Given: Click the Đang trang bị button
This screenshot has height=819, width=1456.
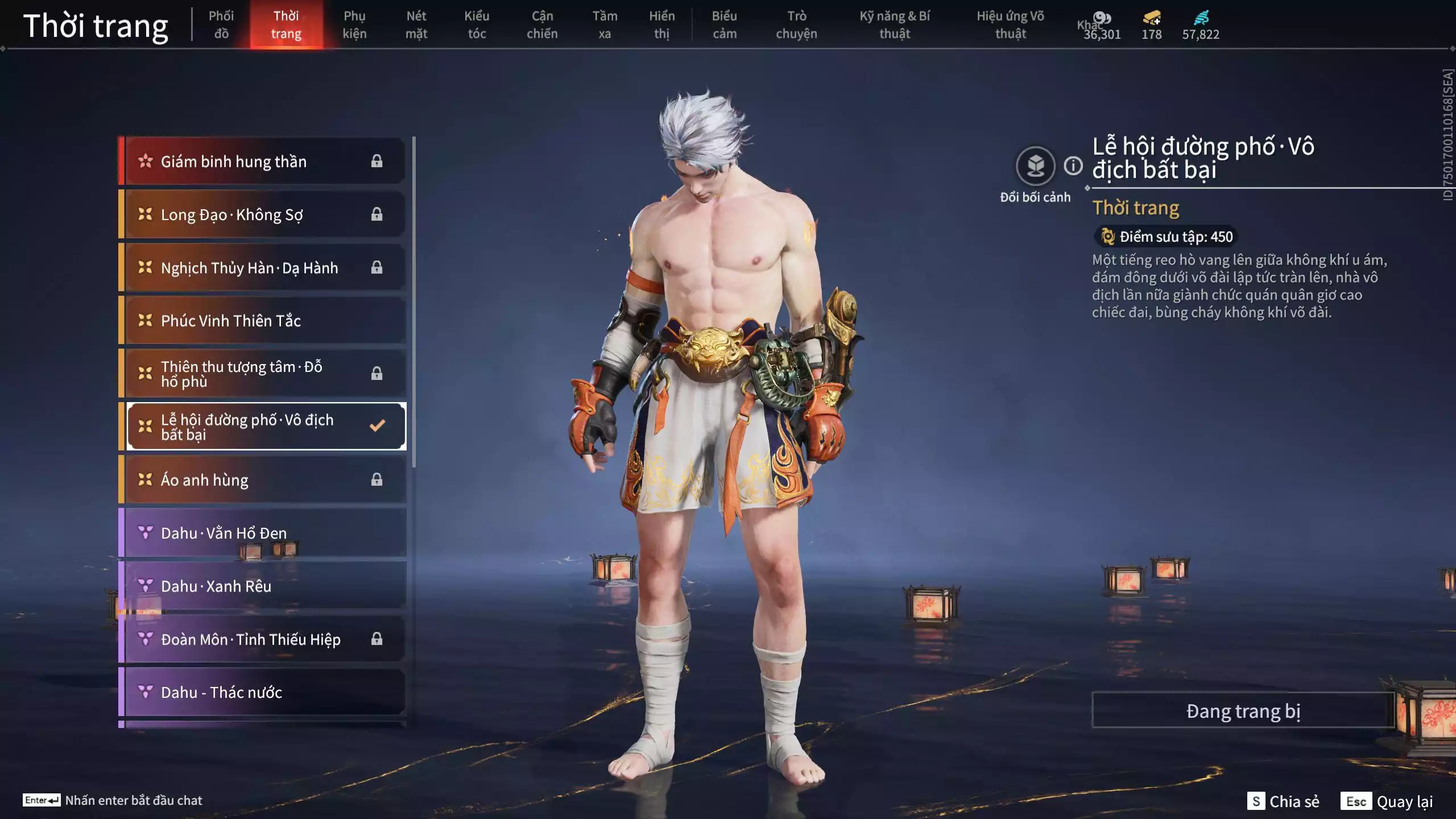Looking at the screenshot, I should (x=1243, y=711).
